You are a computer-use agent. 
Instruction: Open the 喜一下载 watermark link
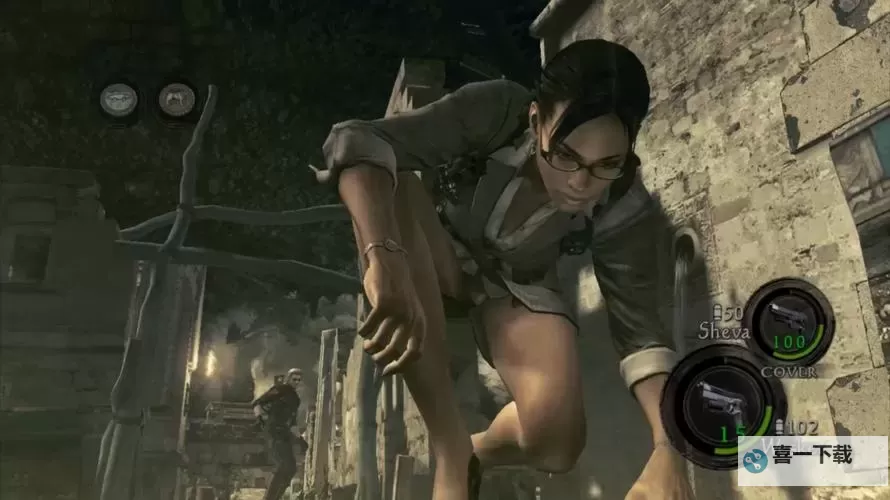(812, 458)
